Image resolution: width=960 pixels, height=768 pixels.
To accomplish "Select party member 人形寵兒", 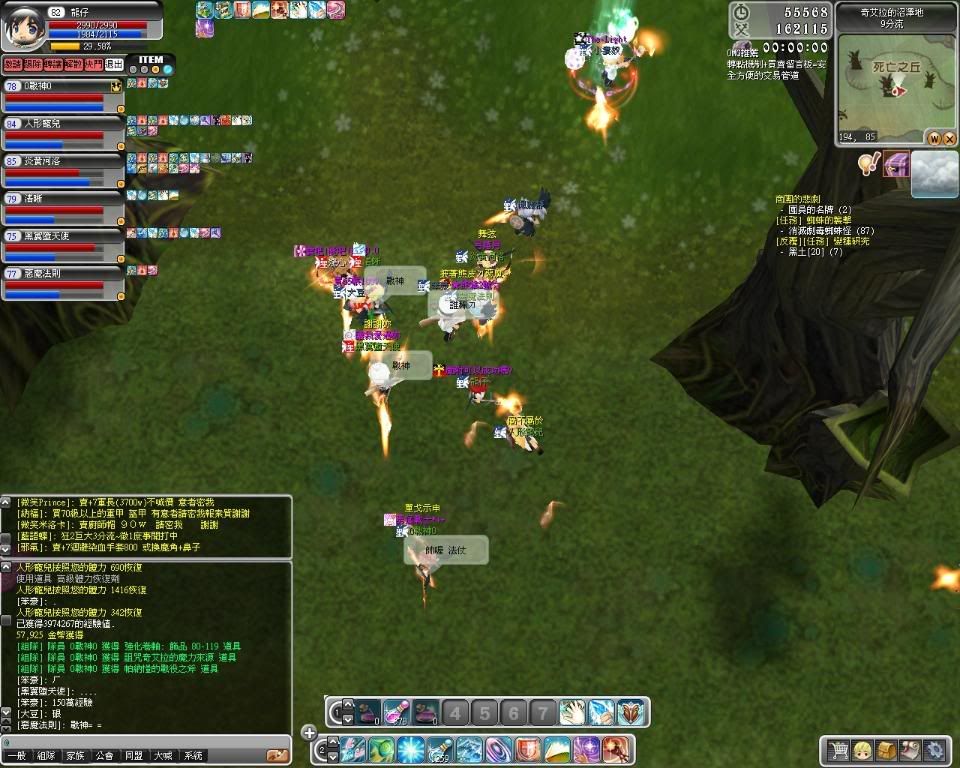I will [60, 123].
